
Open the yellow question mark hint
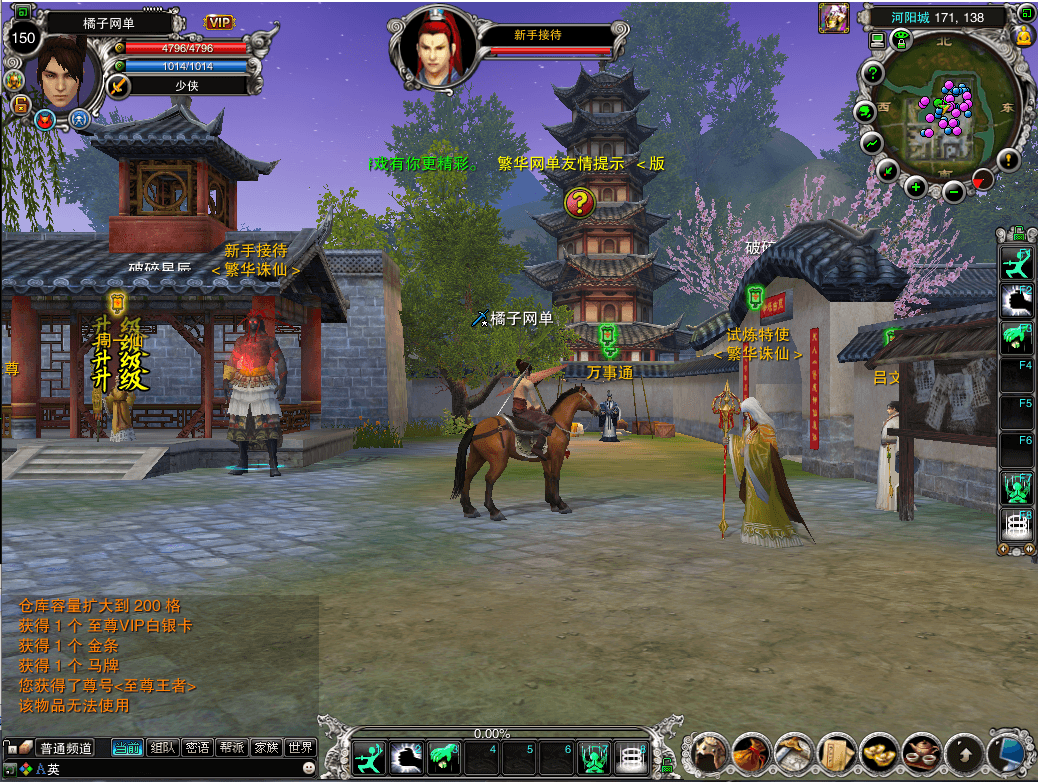[579, 203]
